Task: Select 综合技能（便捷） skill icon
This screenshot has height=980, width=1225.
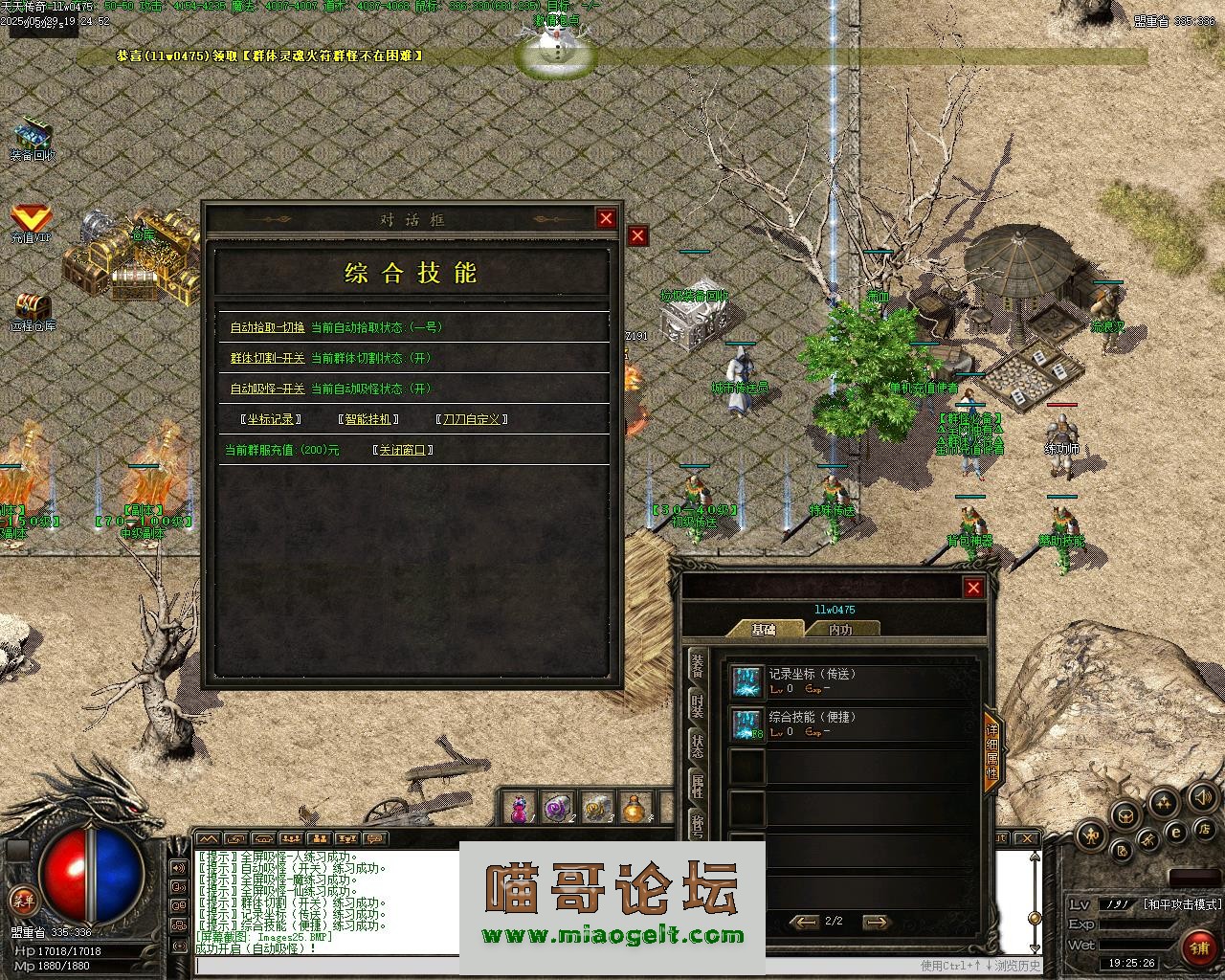Action: [x=746, y=724]
